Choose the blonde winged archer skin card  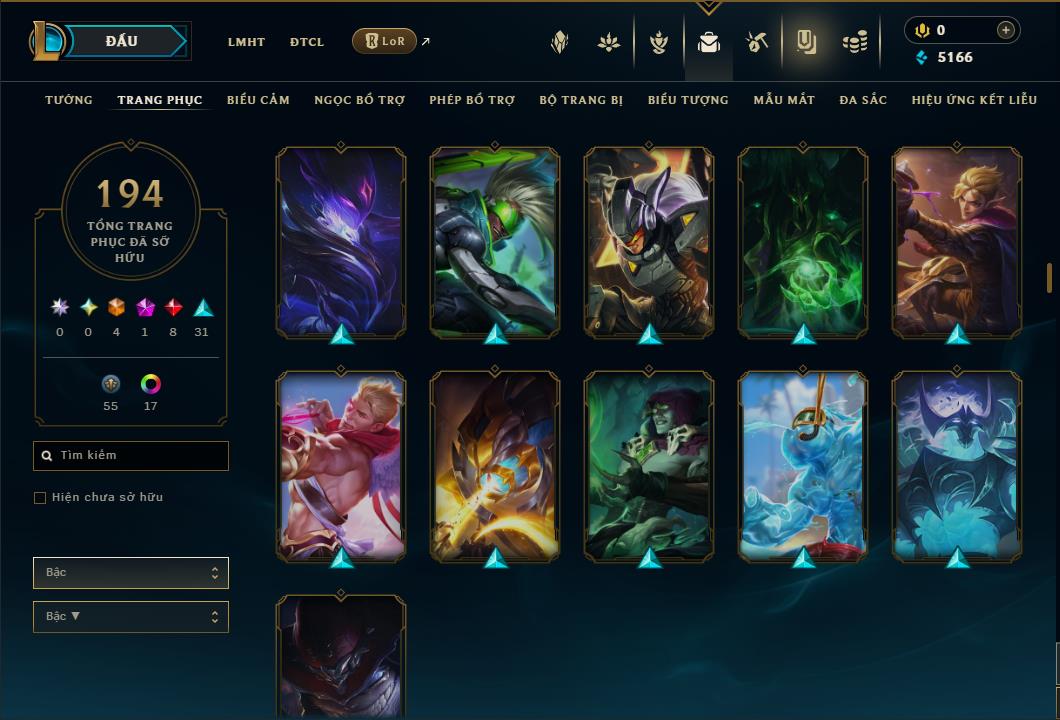tap(341, 466)
